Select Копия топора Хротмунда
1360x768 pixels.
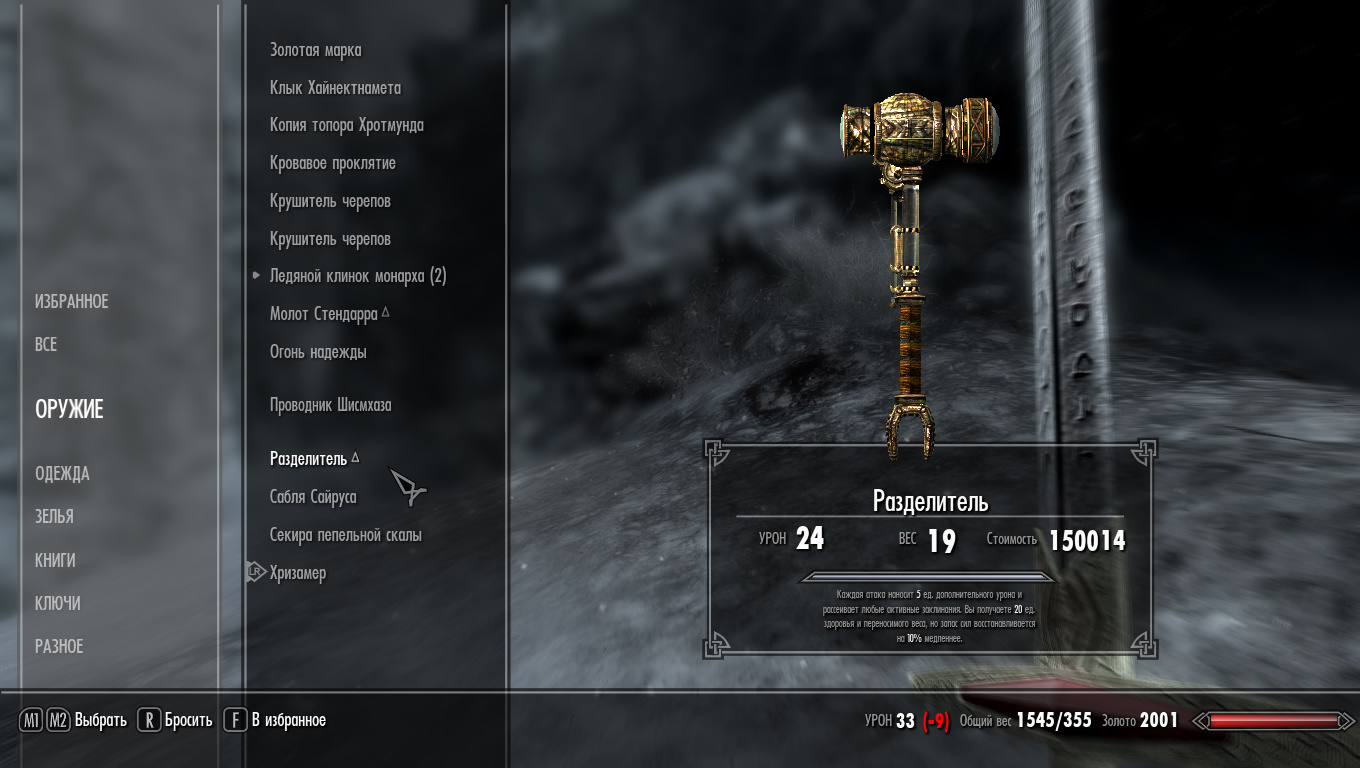[346, 125]
